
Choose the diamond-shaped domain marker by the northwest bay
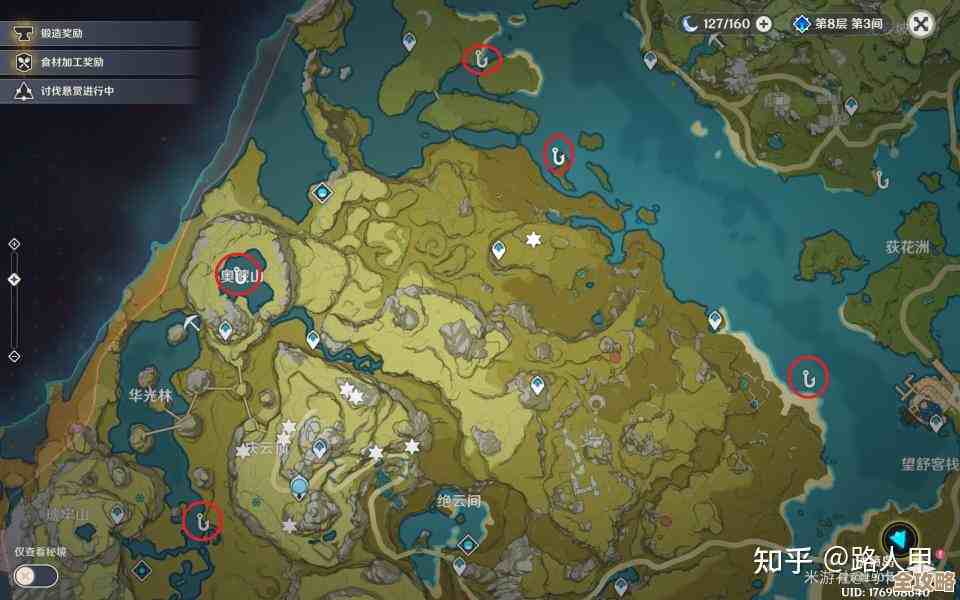point(322,192)
